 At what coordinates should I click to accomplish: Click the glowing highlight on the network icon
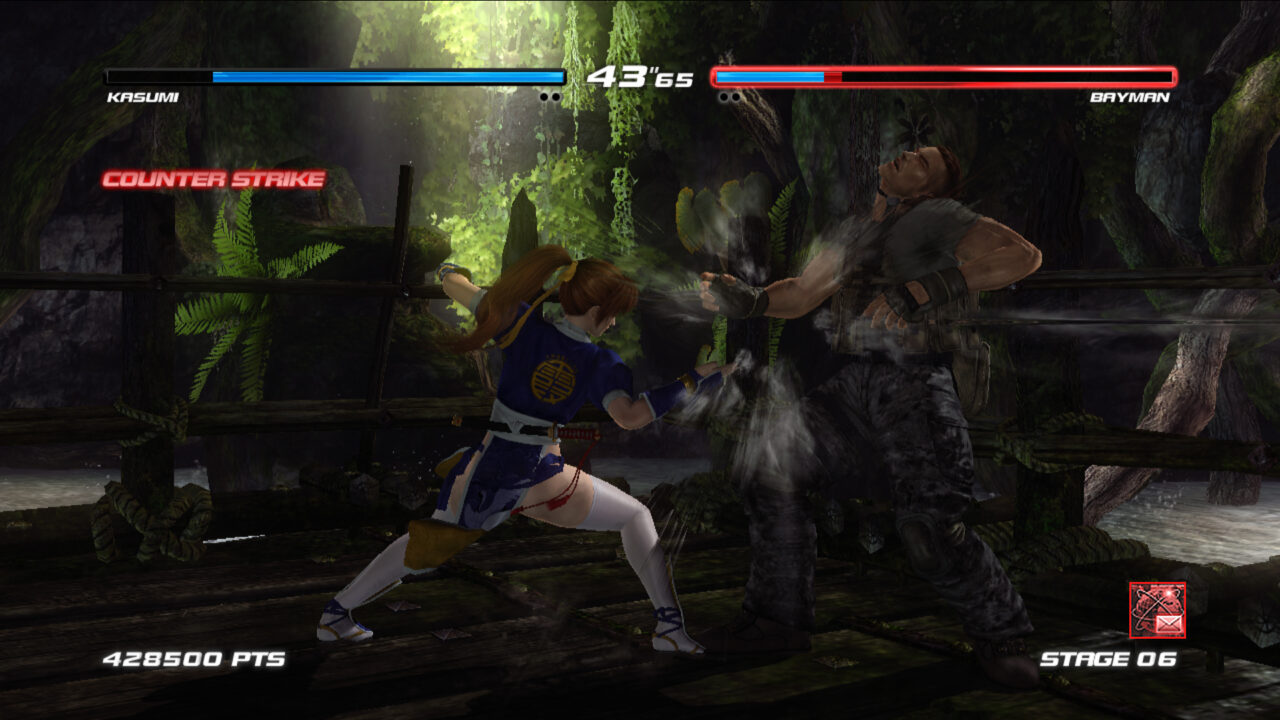1169,593
